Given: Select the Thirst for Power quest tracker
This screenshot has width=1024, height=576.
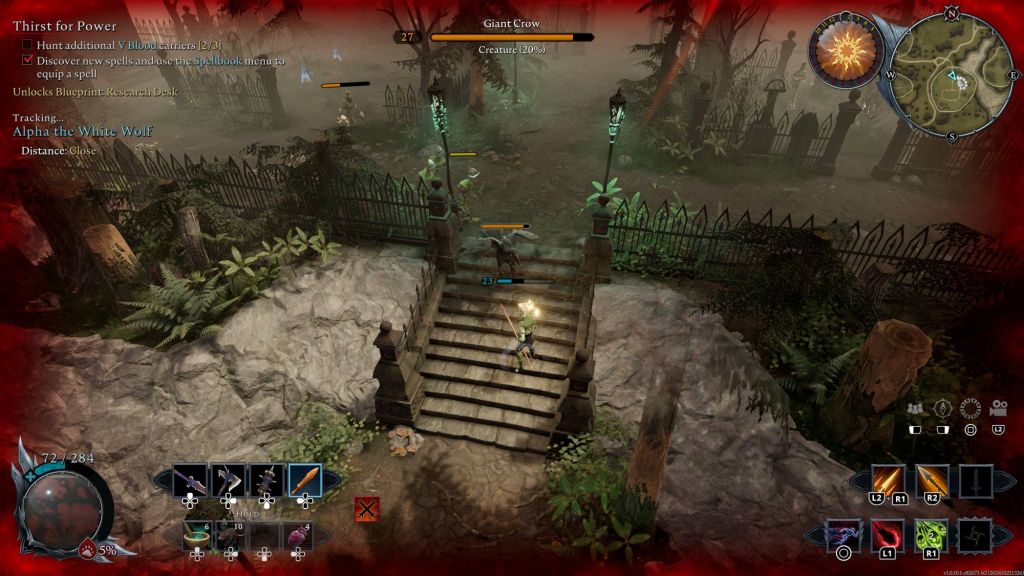Looking at the screenshot, I should coord(65,26).
